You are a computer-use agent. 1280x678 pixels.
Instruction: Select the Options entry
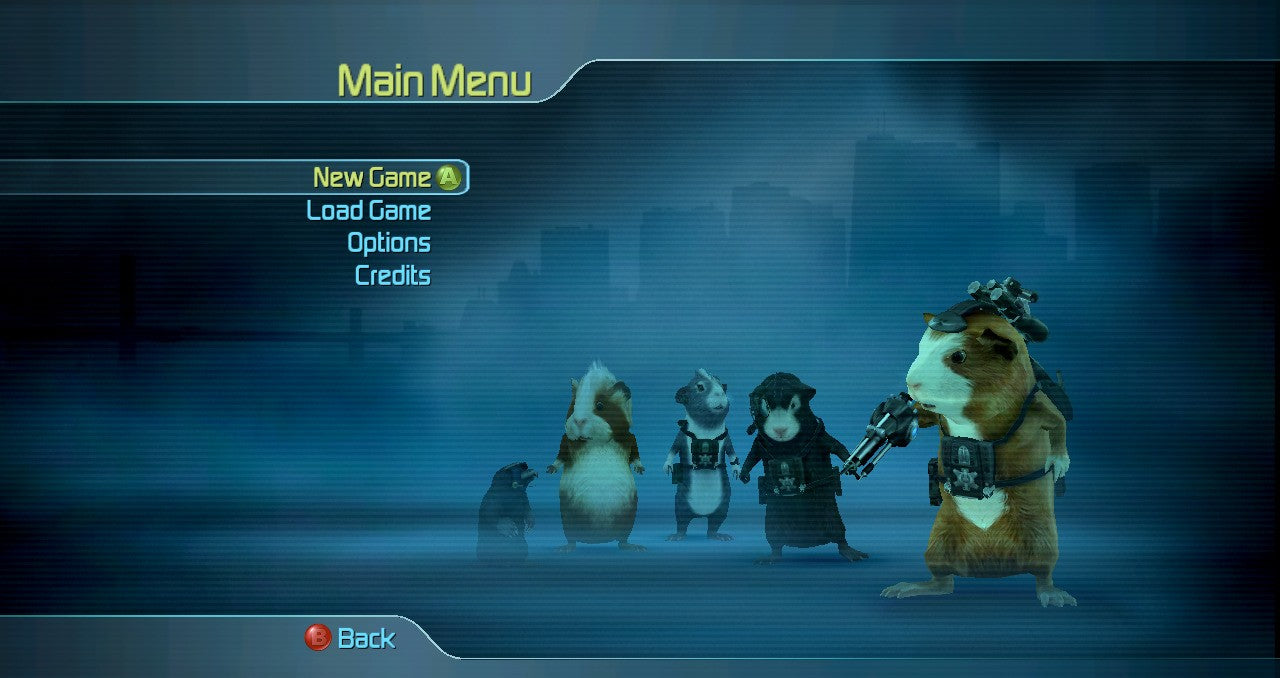coord(389,243)
